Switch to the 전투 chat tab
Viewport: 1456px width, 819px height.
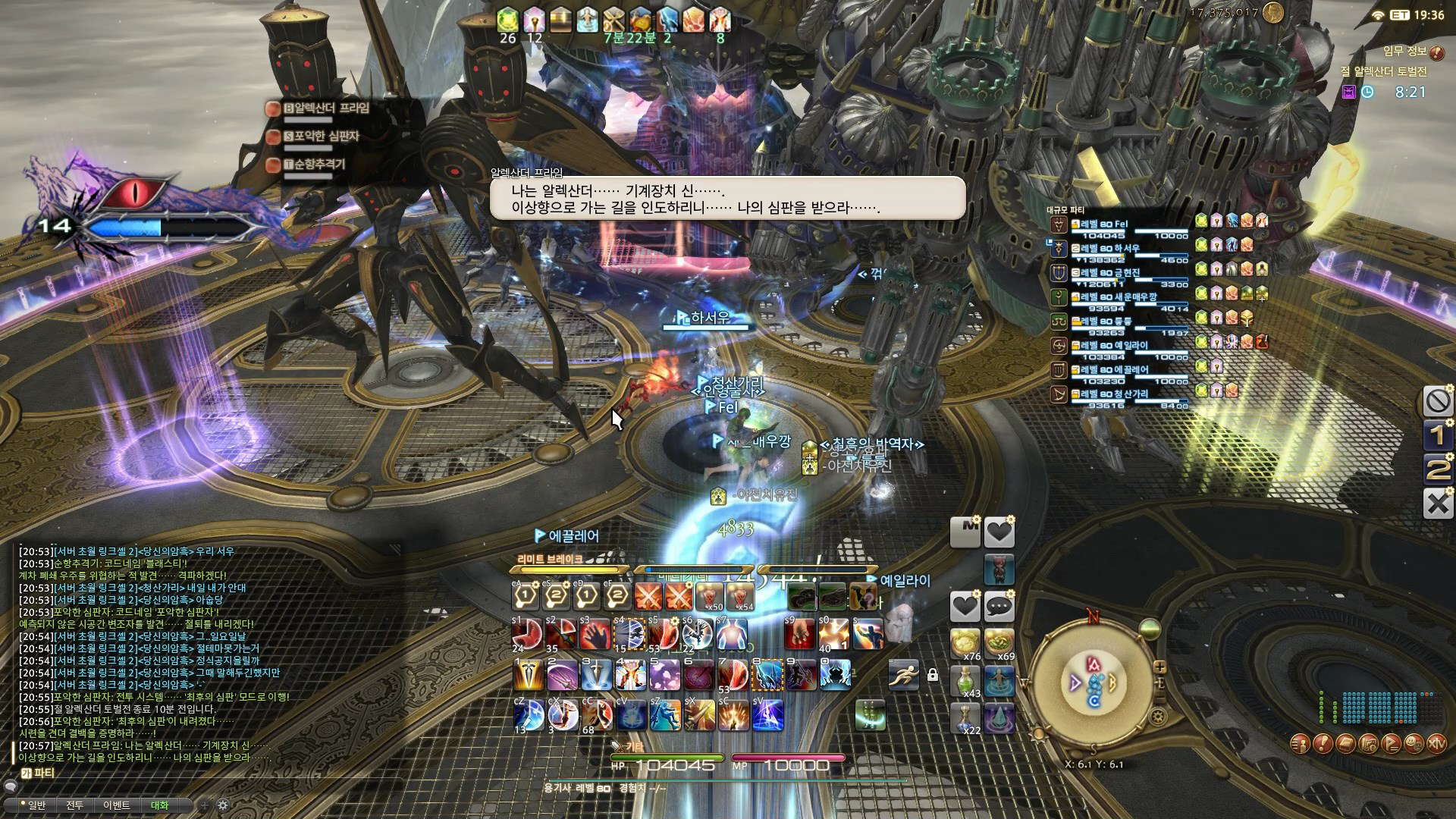tap(74, 805)
